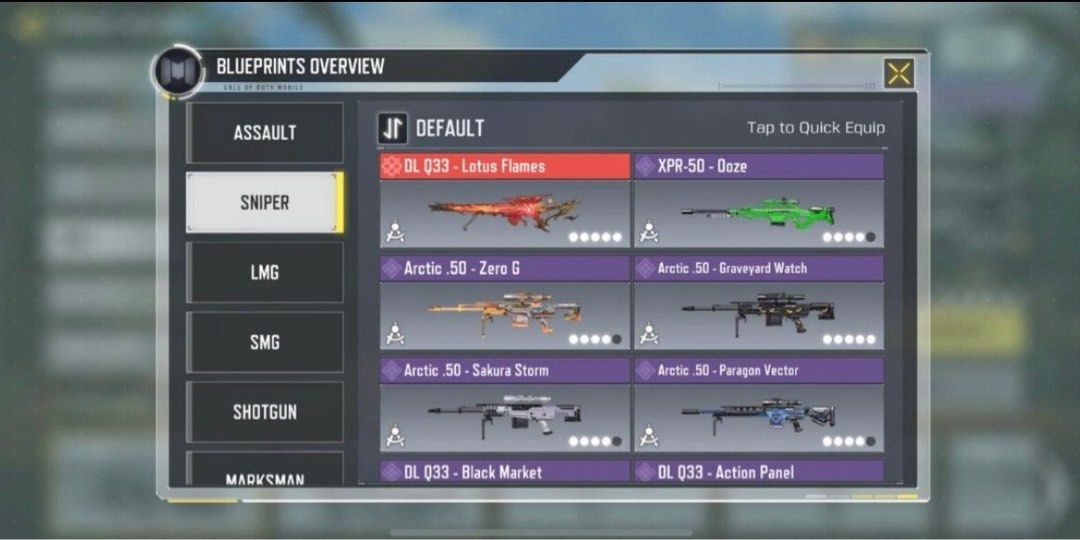Image resolution: width=1080 pixels, height=540 pixels.
Task: Show the SMG blueprints
Action: click(x=265, y=342)
